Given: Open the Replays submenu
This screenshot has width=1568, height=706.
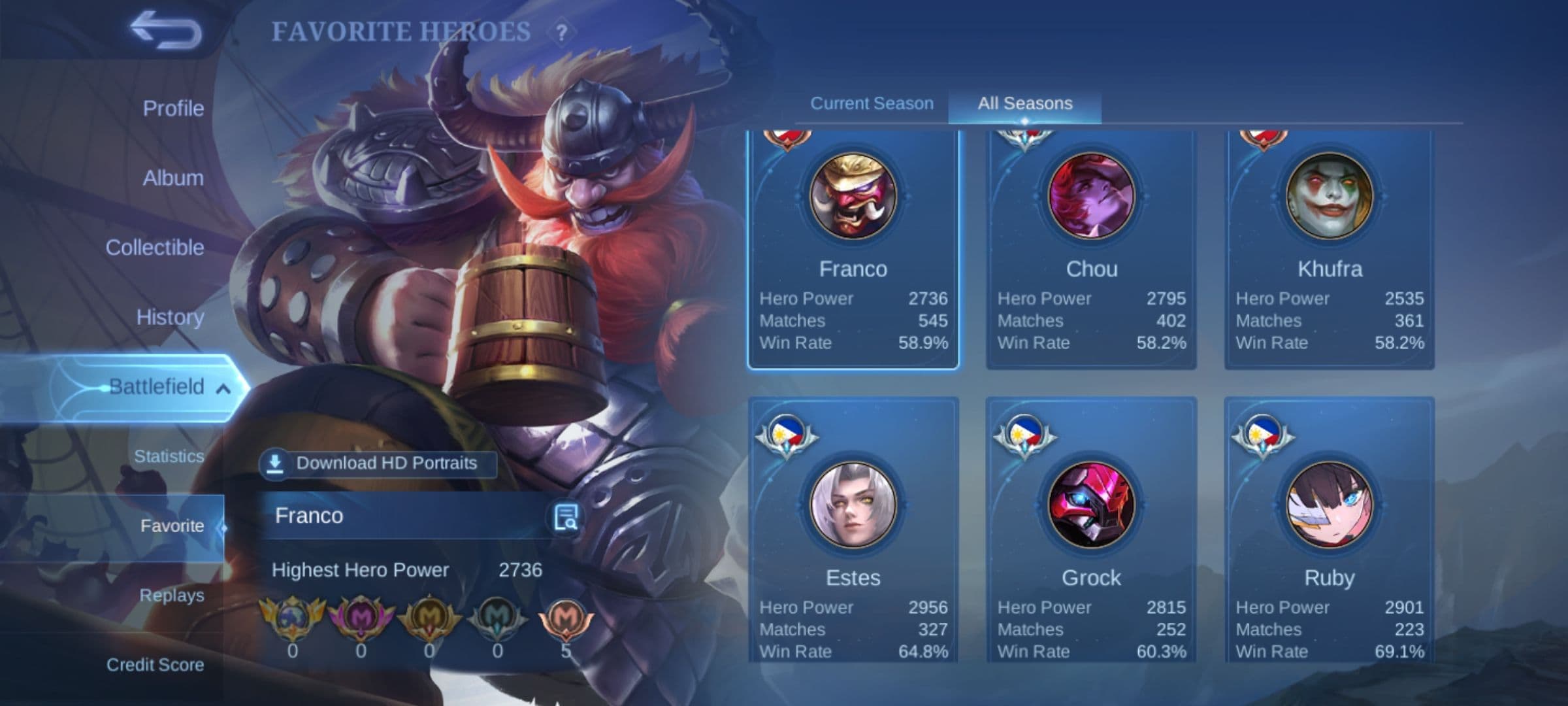Looking at the screenshot, I should coord(172,596).
